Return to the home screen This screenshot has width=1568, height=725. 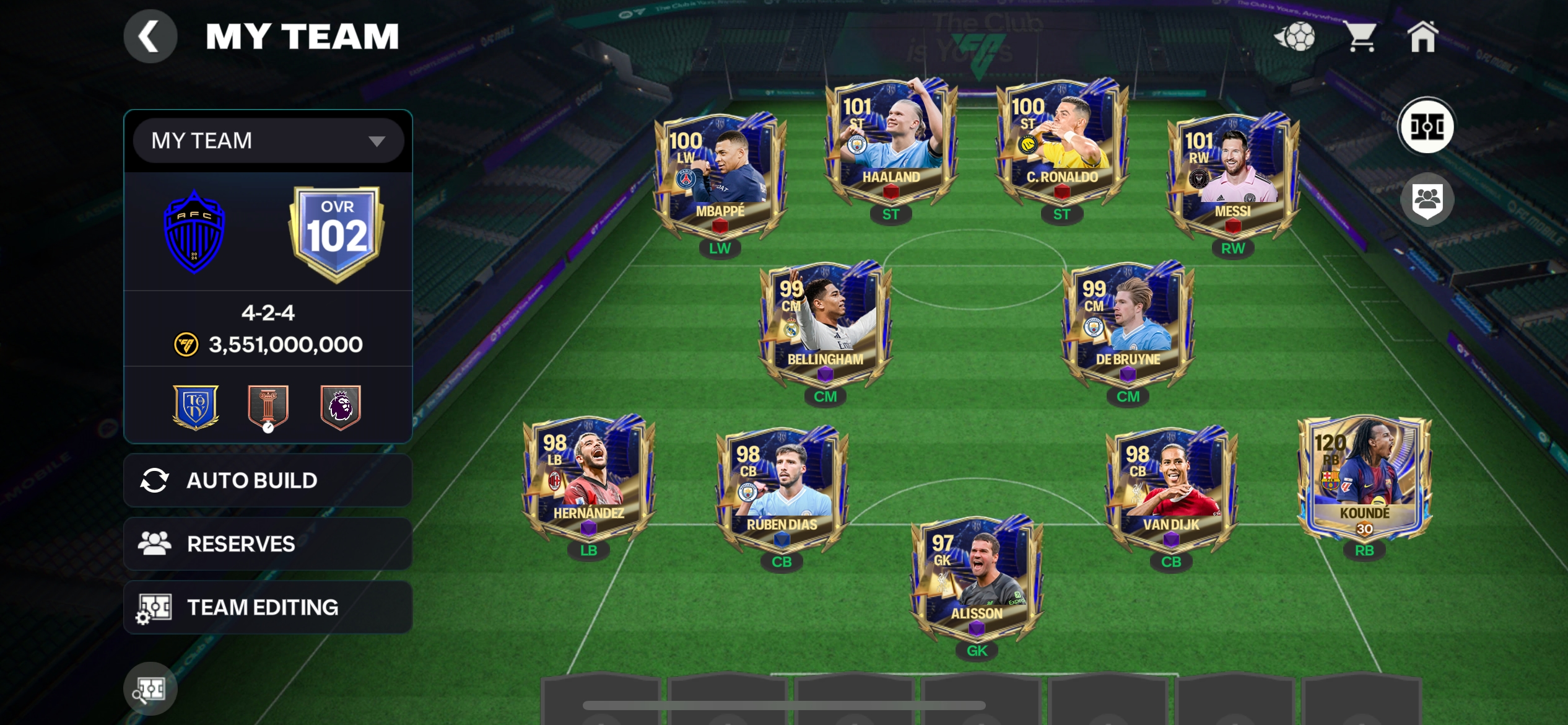[x=1422, y=37]
